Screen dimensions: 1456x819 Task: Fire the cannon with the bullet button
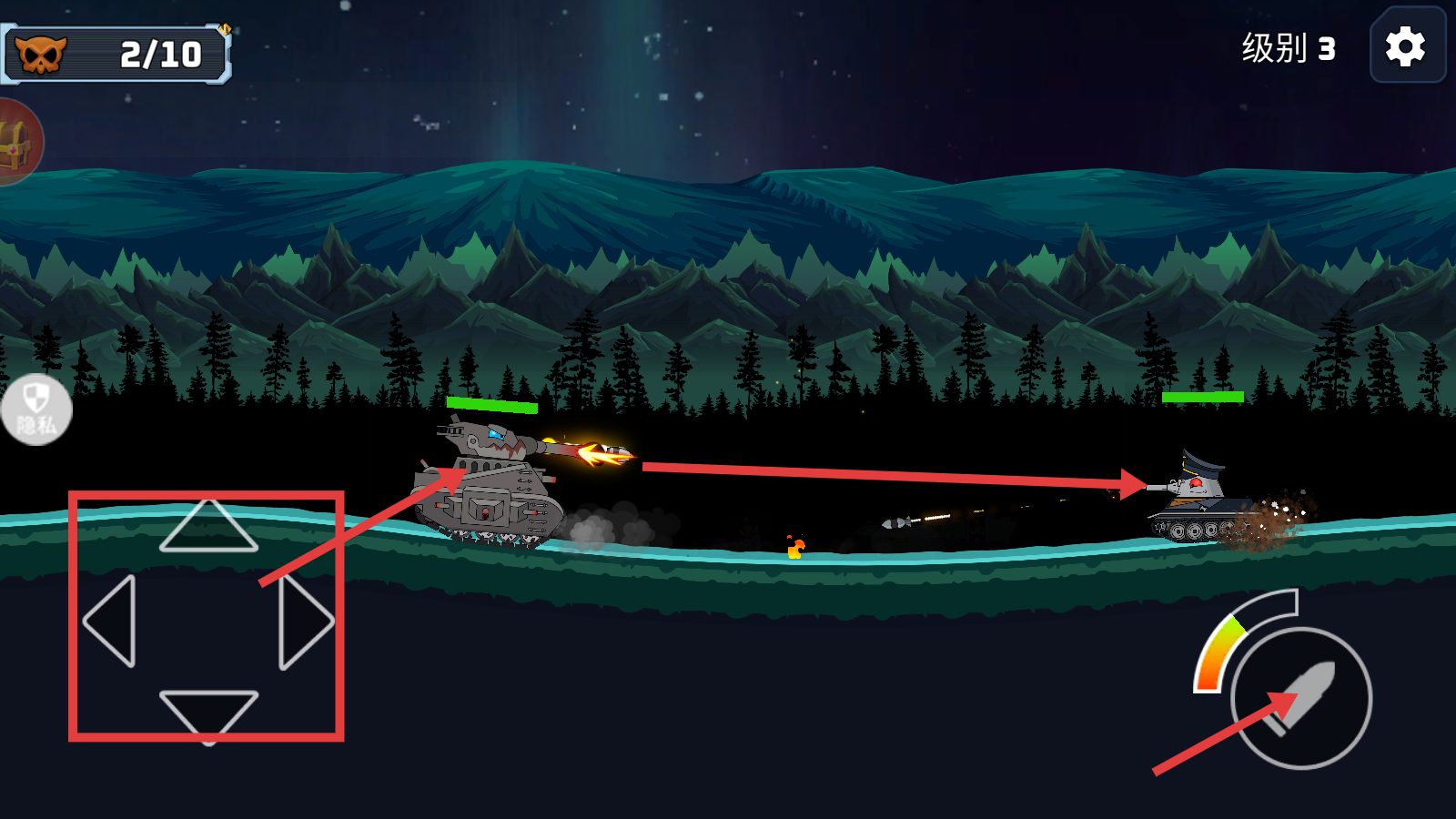pos(1301,698)
